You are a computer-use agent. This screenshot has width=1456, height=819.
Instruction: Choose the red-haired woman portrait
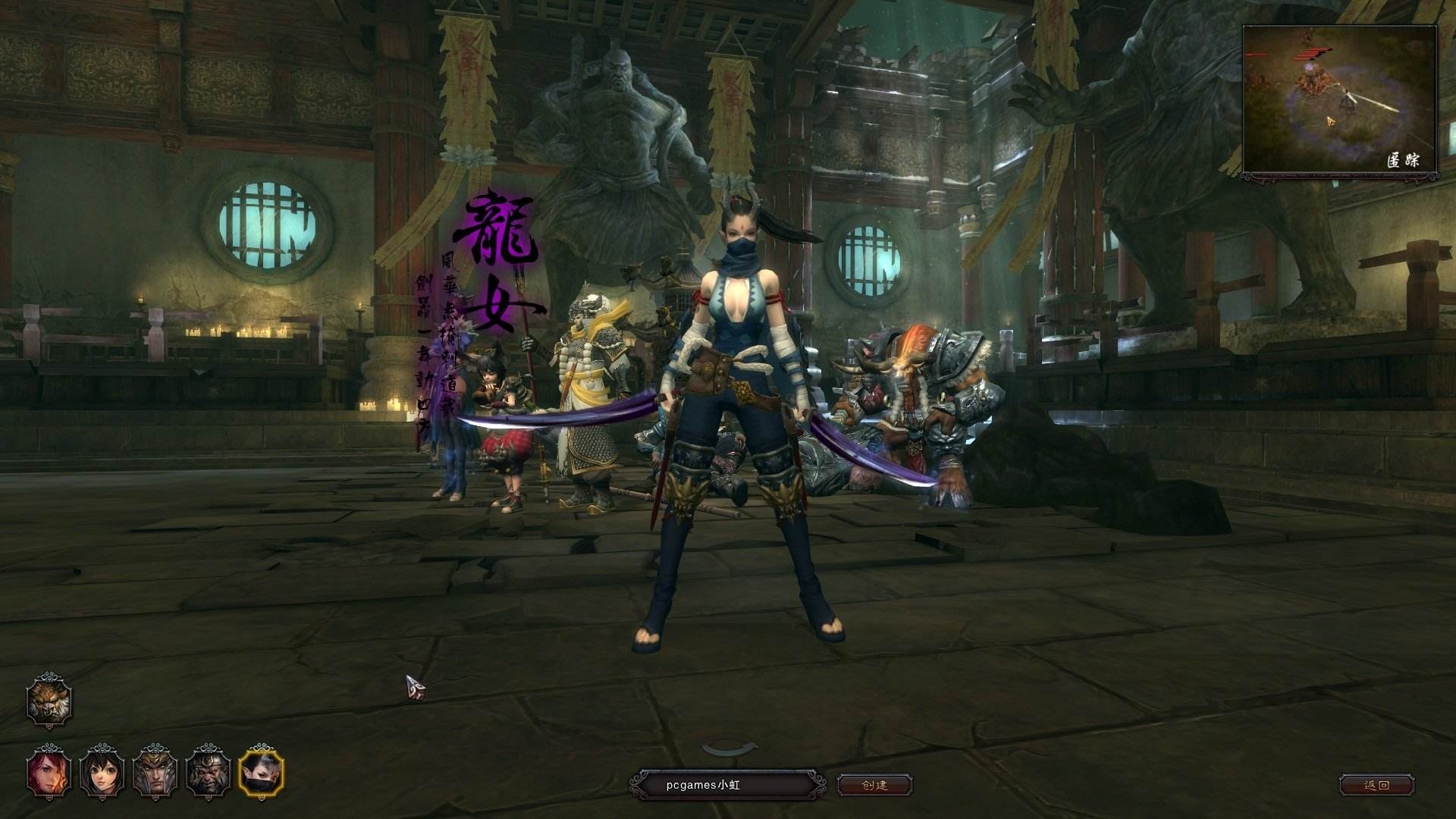(x=49, y=773)
